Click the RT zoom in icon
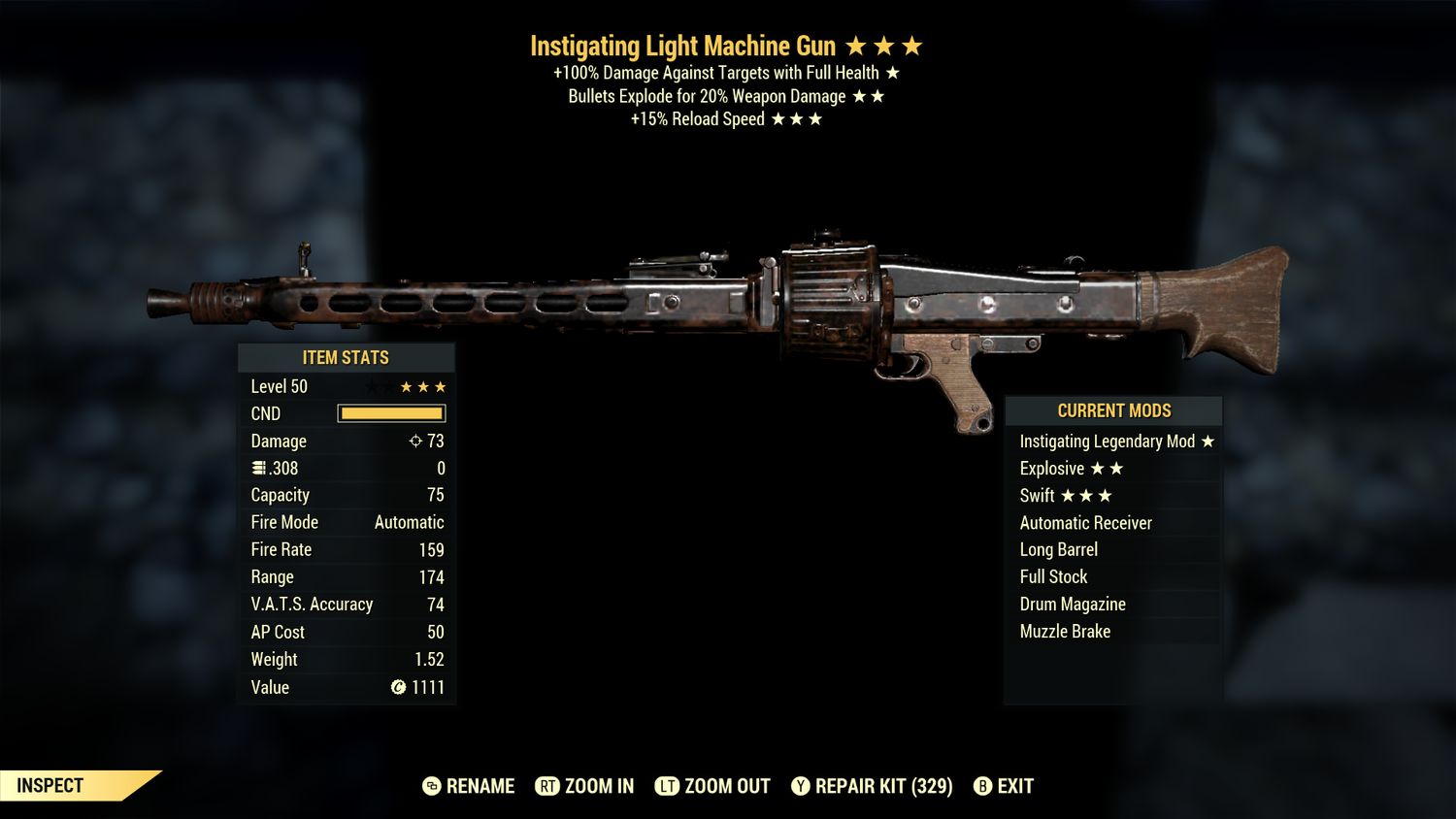Image resolution: width=1456 pixels, height=819 pixels. click(x=548, y=786)
